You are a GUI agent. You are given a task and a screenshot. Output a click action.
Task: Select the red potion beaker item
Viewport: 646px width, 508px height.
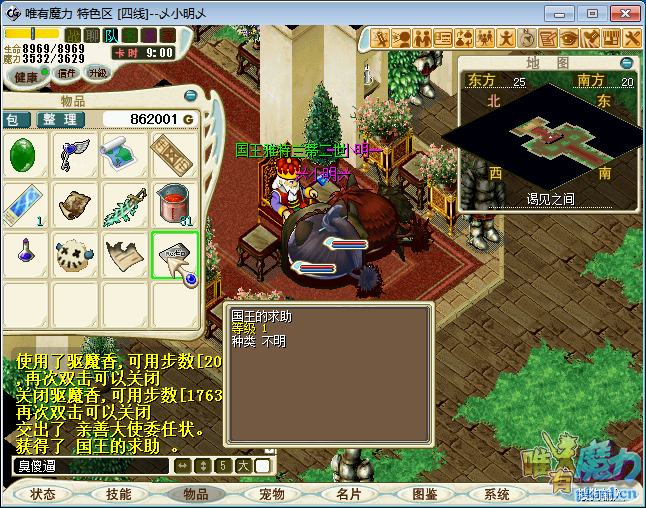tap(175, 204)
